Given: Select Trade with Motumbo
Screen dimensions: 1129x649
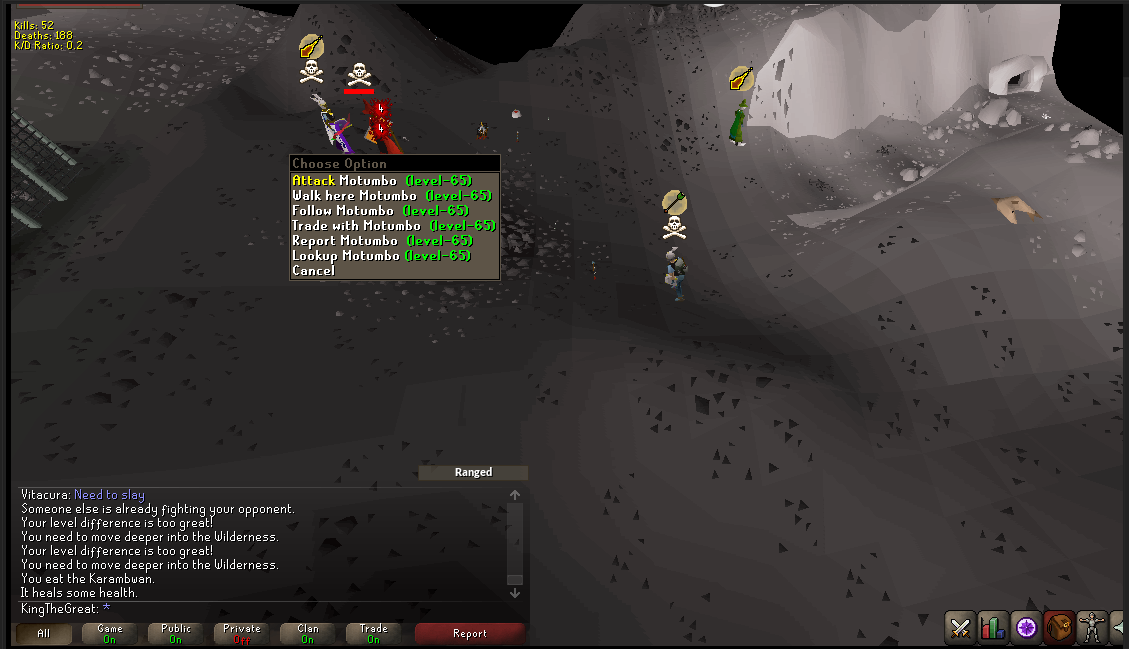Looking at the screenshot, I should pyautogui.click(x=393, y=226).
